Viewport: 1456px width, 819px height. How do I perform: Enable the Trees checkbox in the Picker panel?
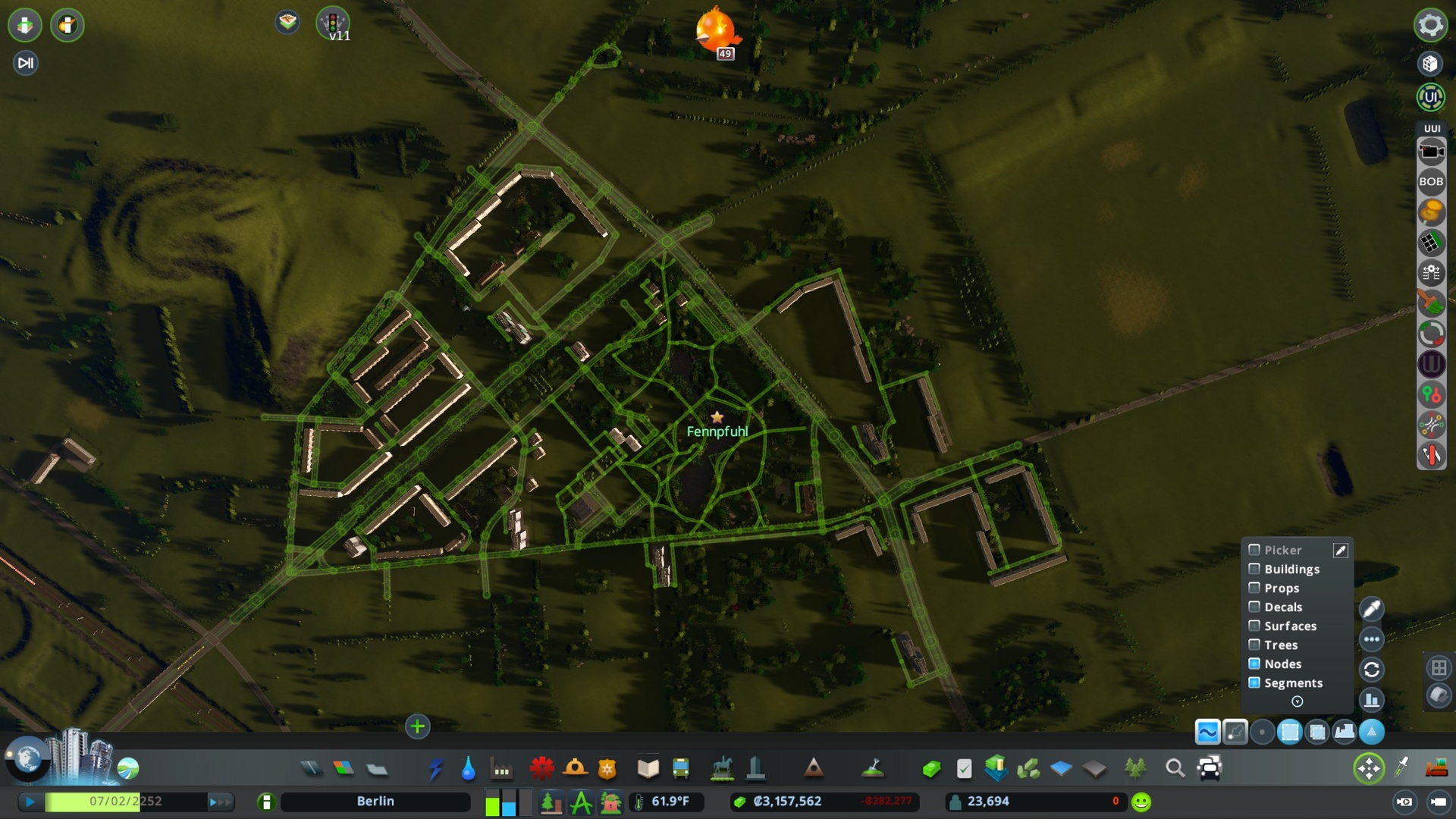tap(1254, 645)
